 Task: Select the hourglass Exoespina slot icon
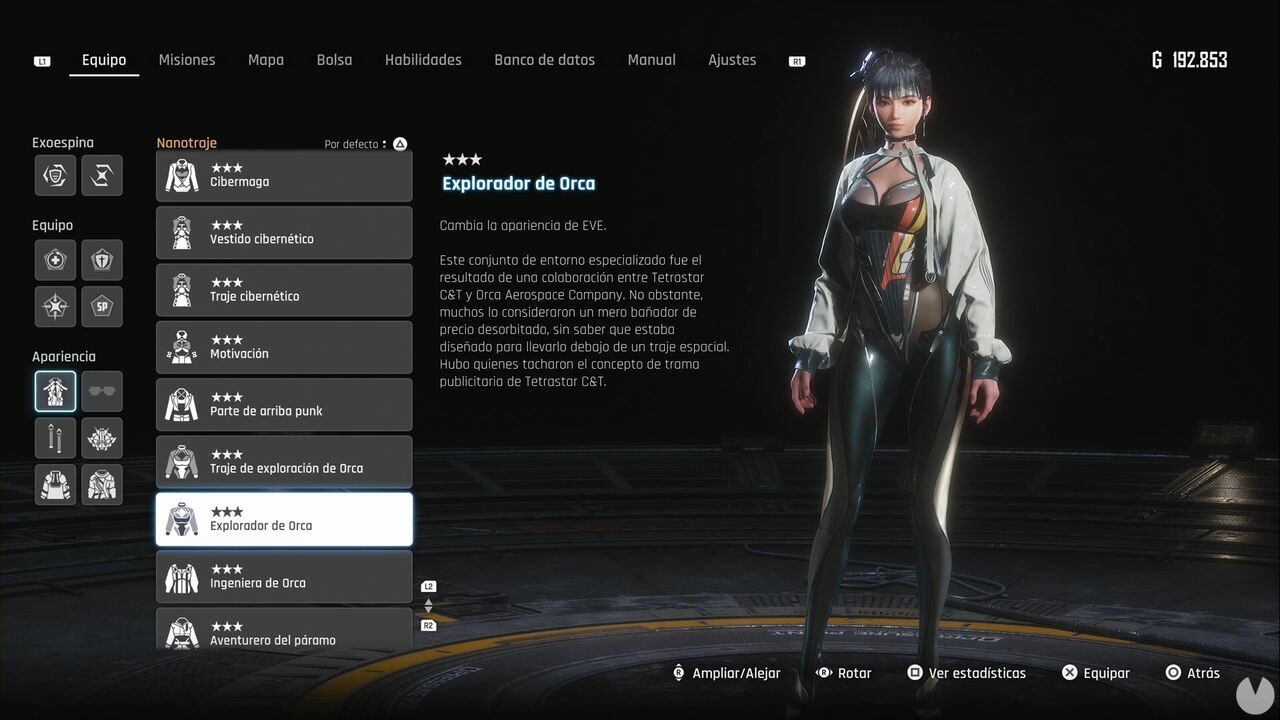click(x=102, y=175)
